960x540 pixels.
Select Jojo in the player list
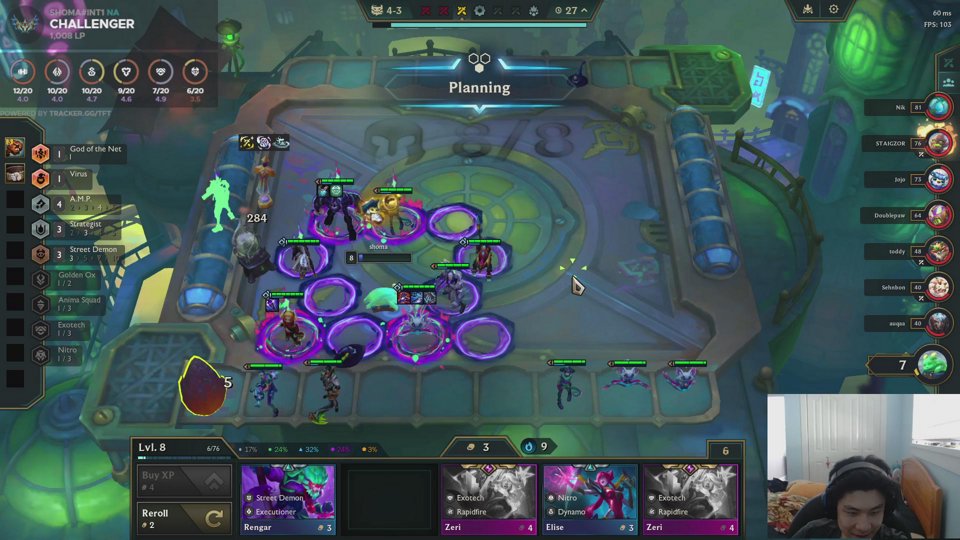[x=938, y=179]
